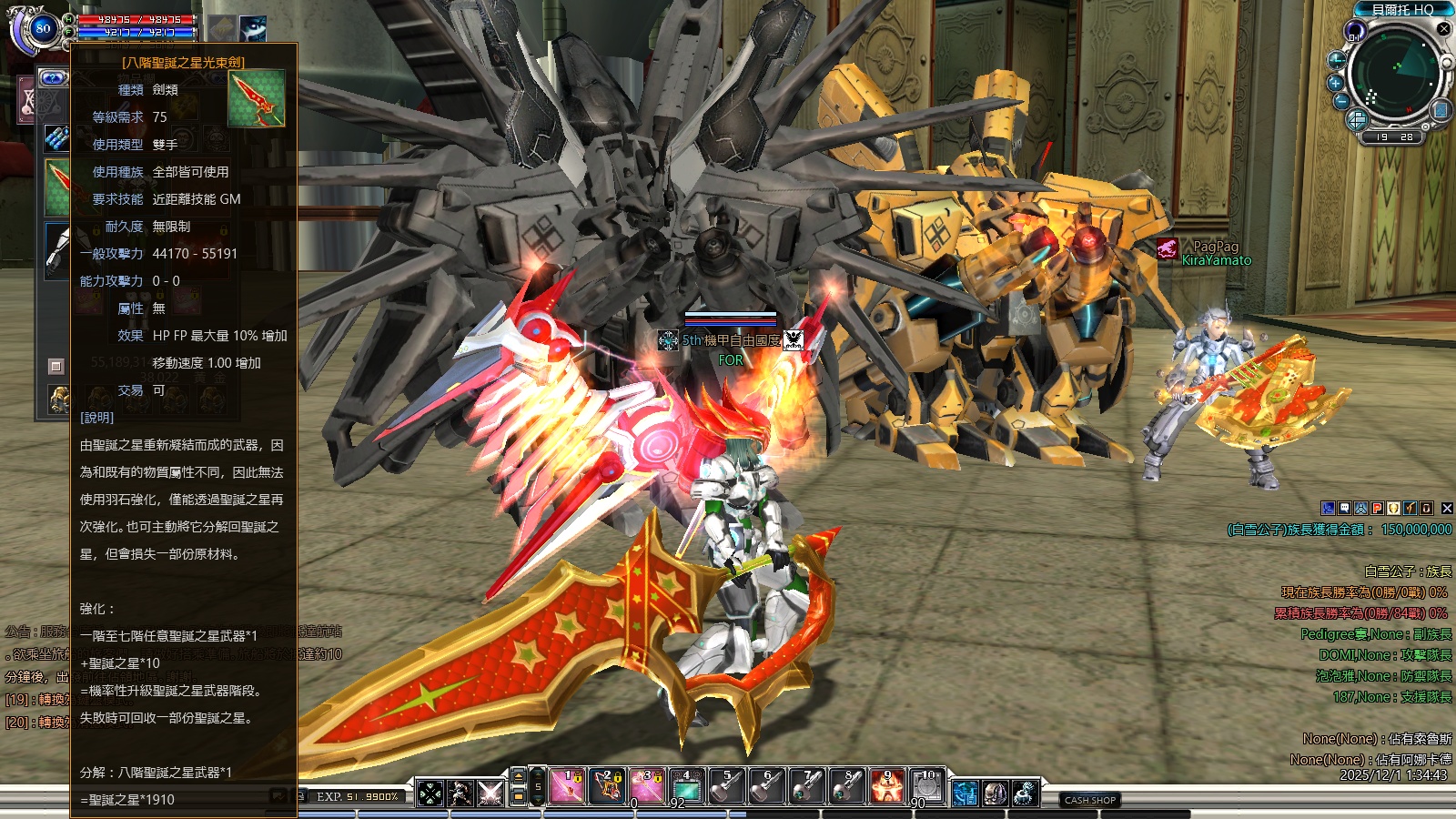Screen dimensions: 1456x819
Task: Activate the fiery aura skill in slot 9
Action: click(x=887, y=787)
